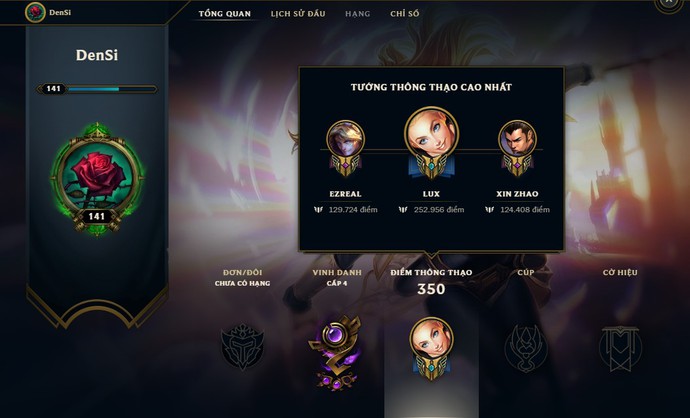This screenshot has height=418, width=690.
Task: Close the profile window
Action: click(671, 4)
